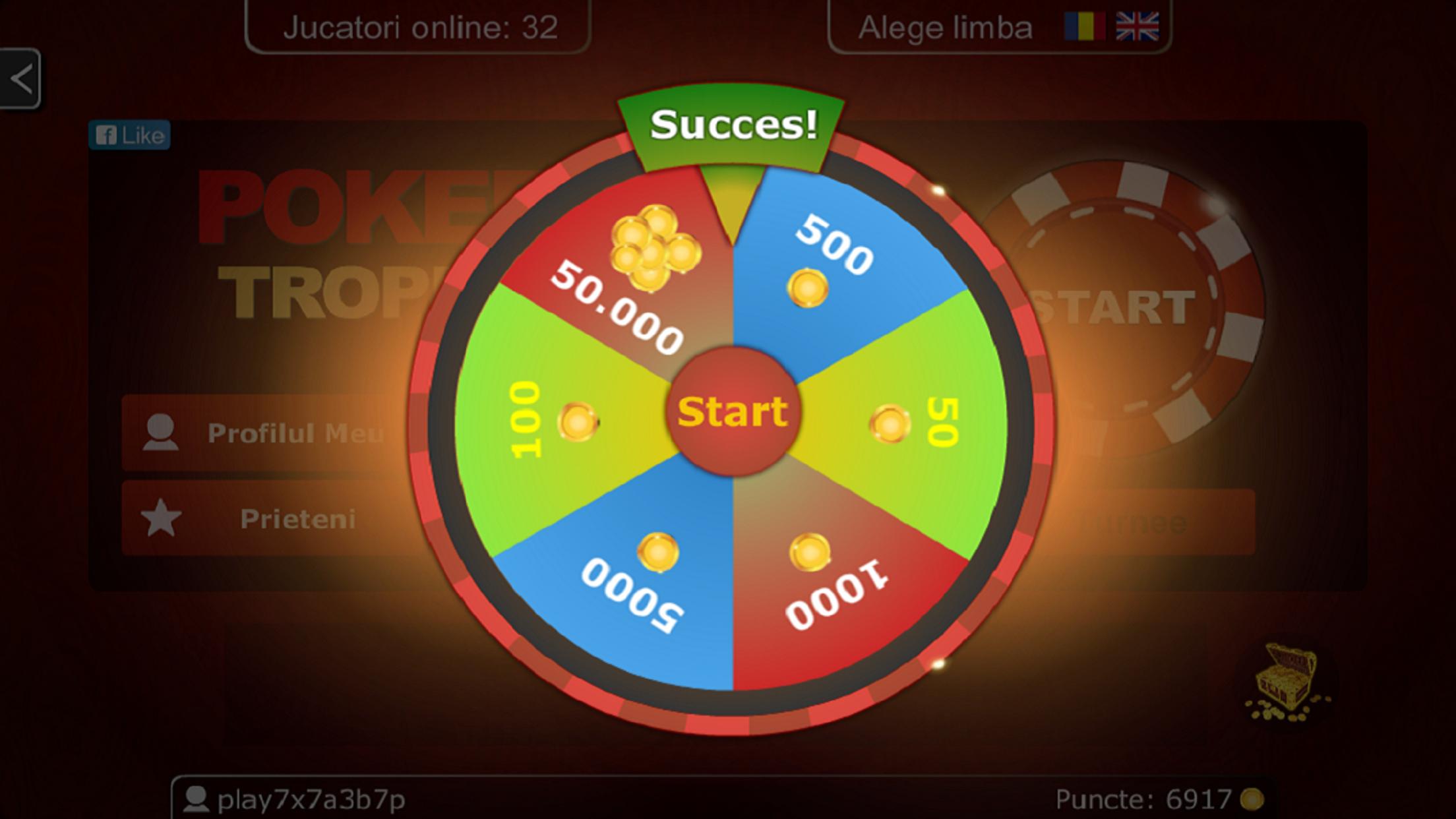Click the coin pile on the 50.000 segment
This screenshot has height=819, width=1456.
[x=655, y=247]
